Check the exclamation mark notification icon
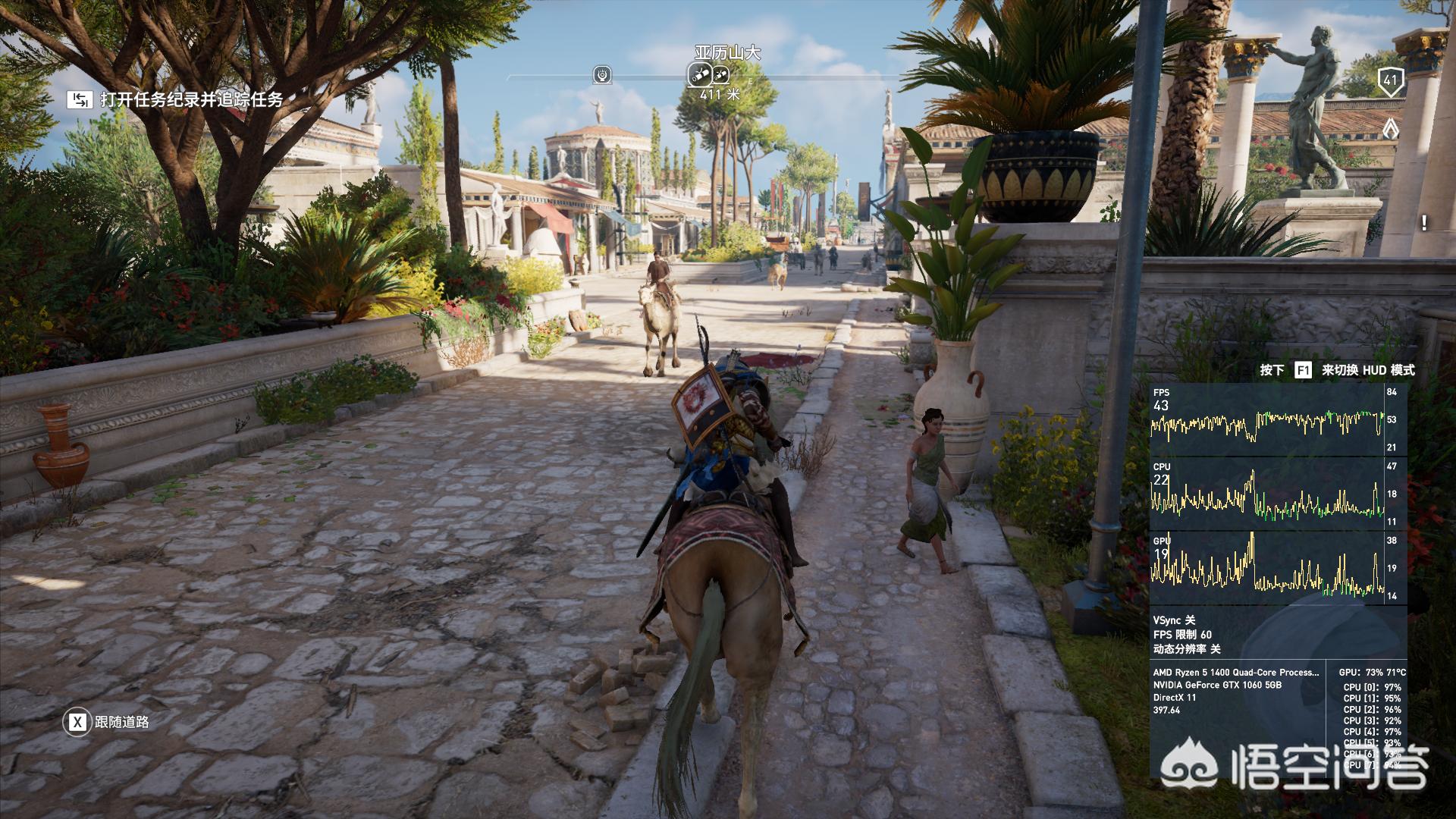Image resolution: width=1456 pixels, height=819 pixels. 1424,223
